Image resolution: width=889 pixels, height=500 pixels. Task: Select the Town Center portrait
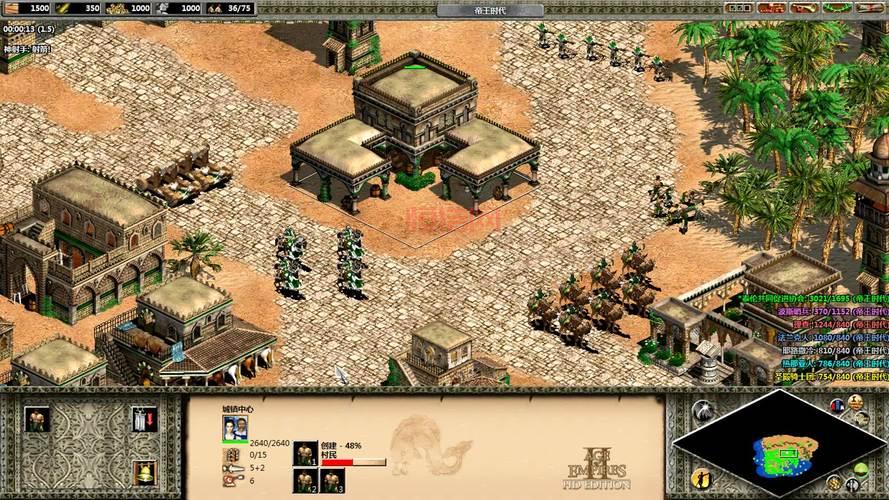click(x=235, y=428)
